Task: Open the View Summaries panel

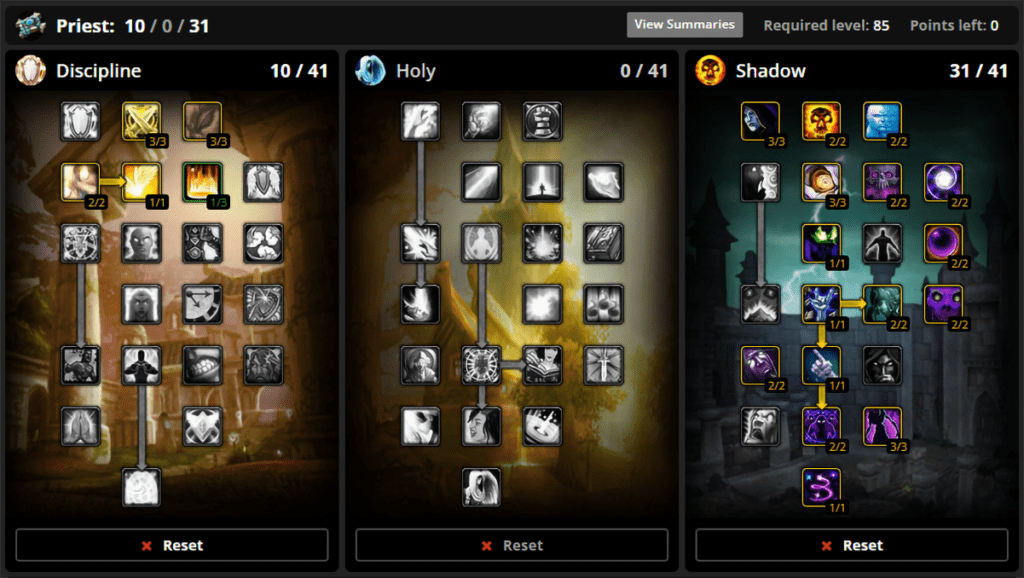Action: point(684,25)
